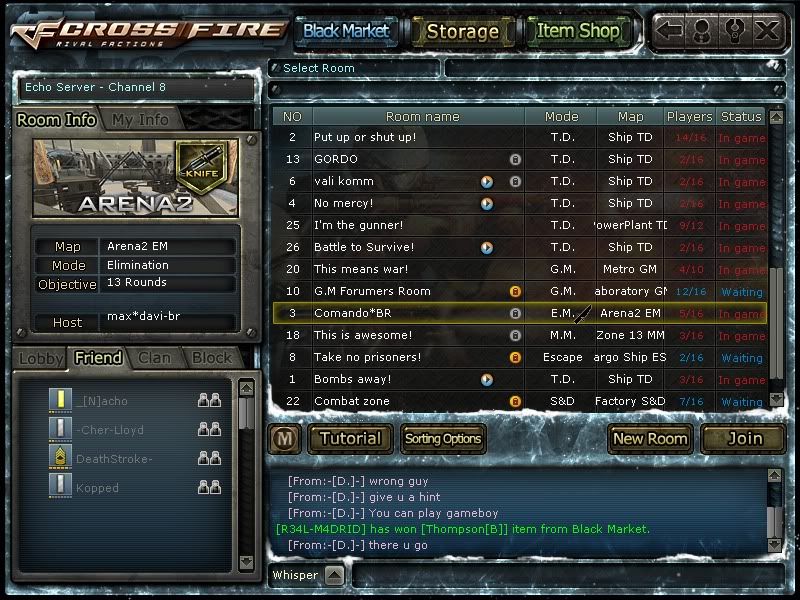Start the Tutorial
Image resolution: width=800 pixels, height=600 pixels.
[350, 438]
